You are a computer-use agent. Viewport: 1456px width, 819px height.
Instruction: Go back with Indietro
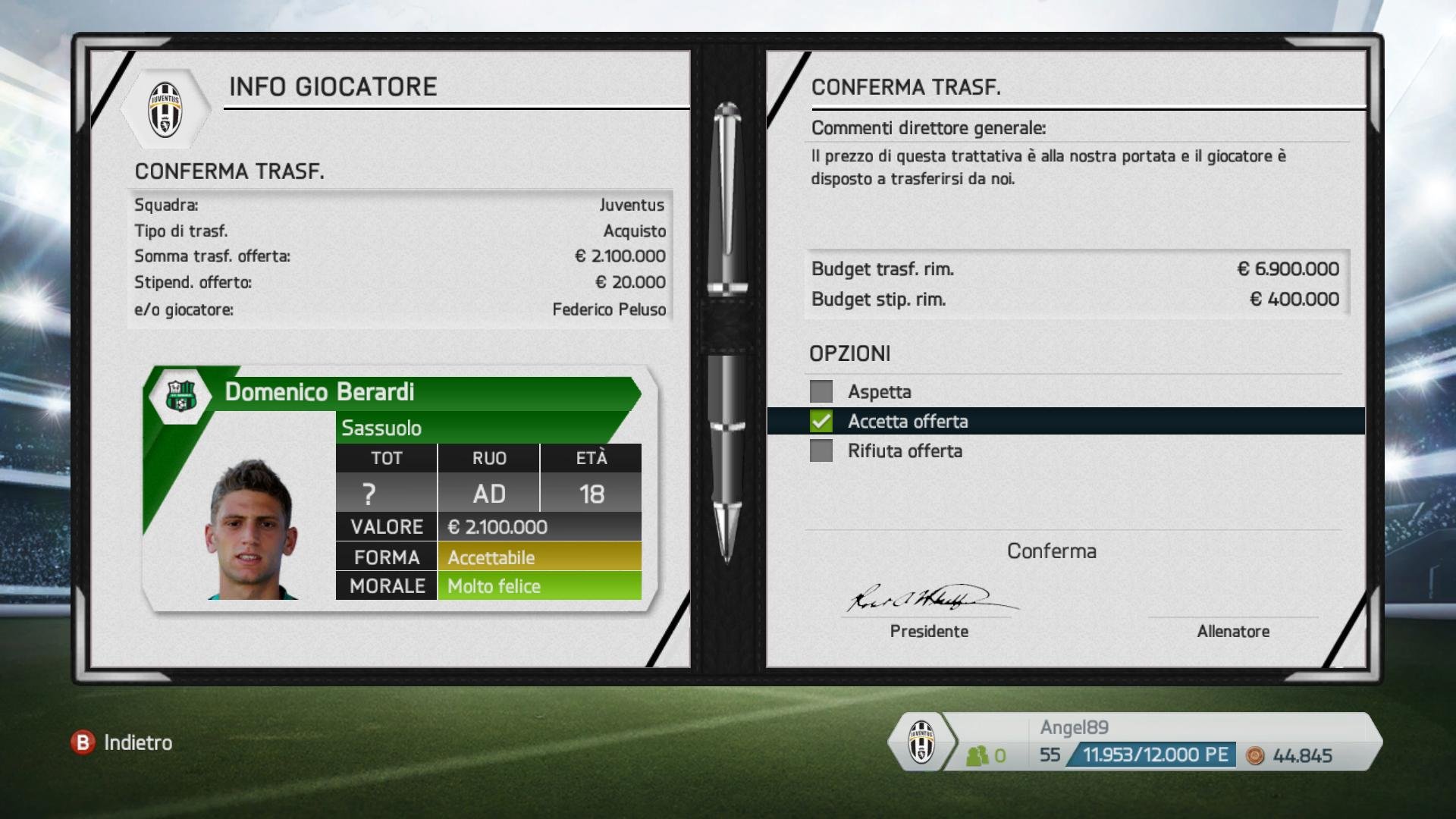click(x=123, y=742)
